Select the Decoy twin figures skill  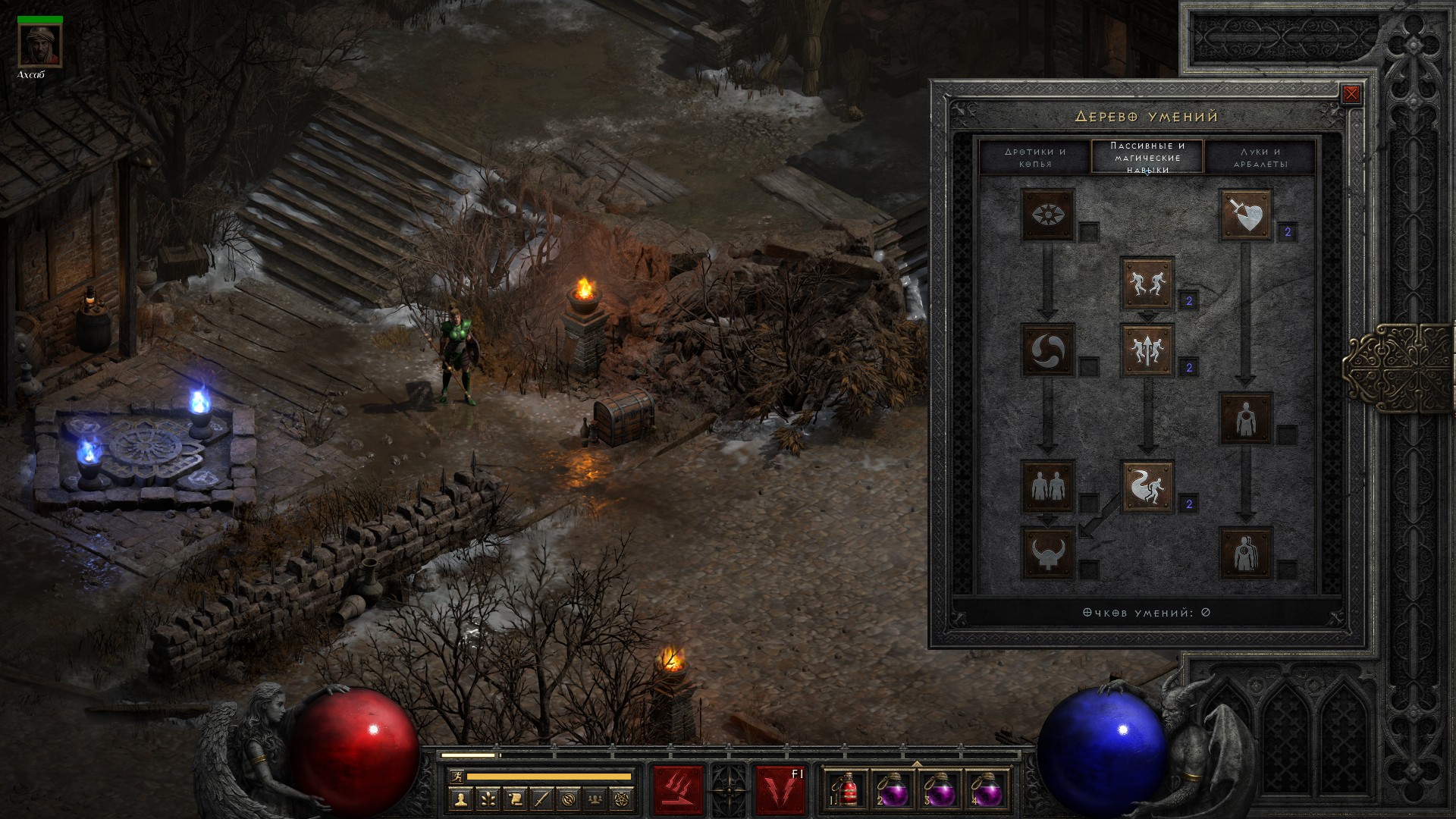click(1048, 486)
